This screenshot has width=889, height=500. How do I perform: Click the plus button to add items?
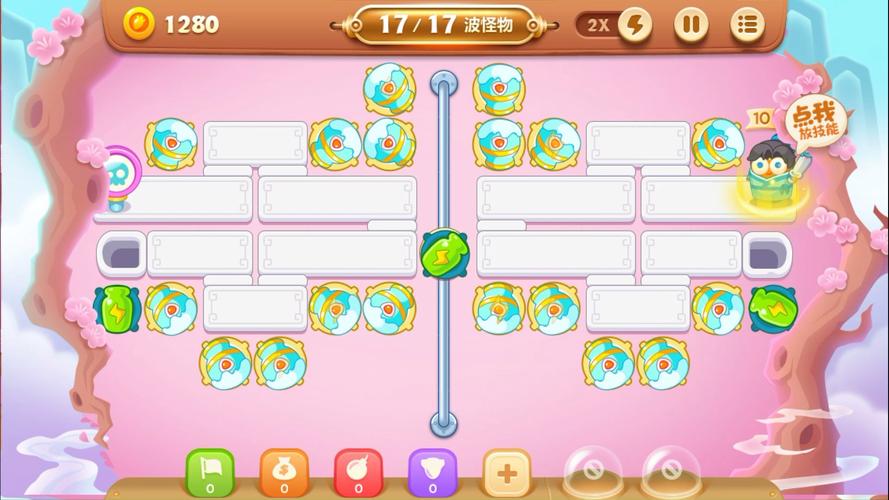coord(507,471)
